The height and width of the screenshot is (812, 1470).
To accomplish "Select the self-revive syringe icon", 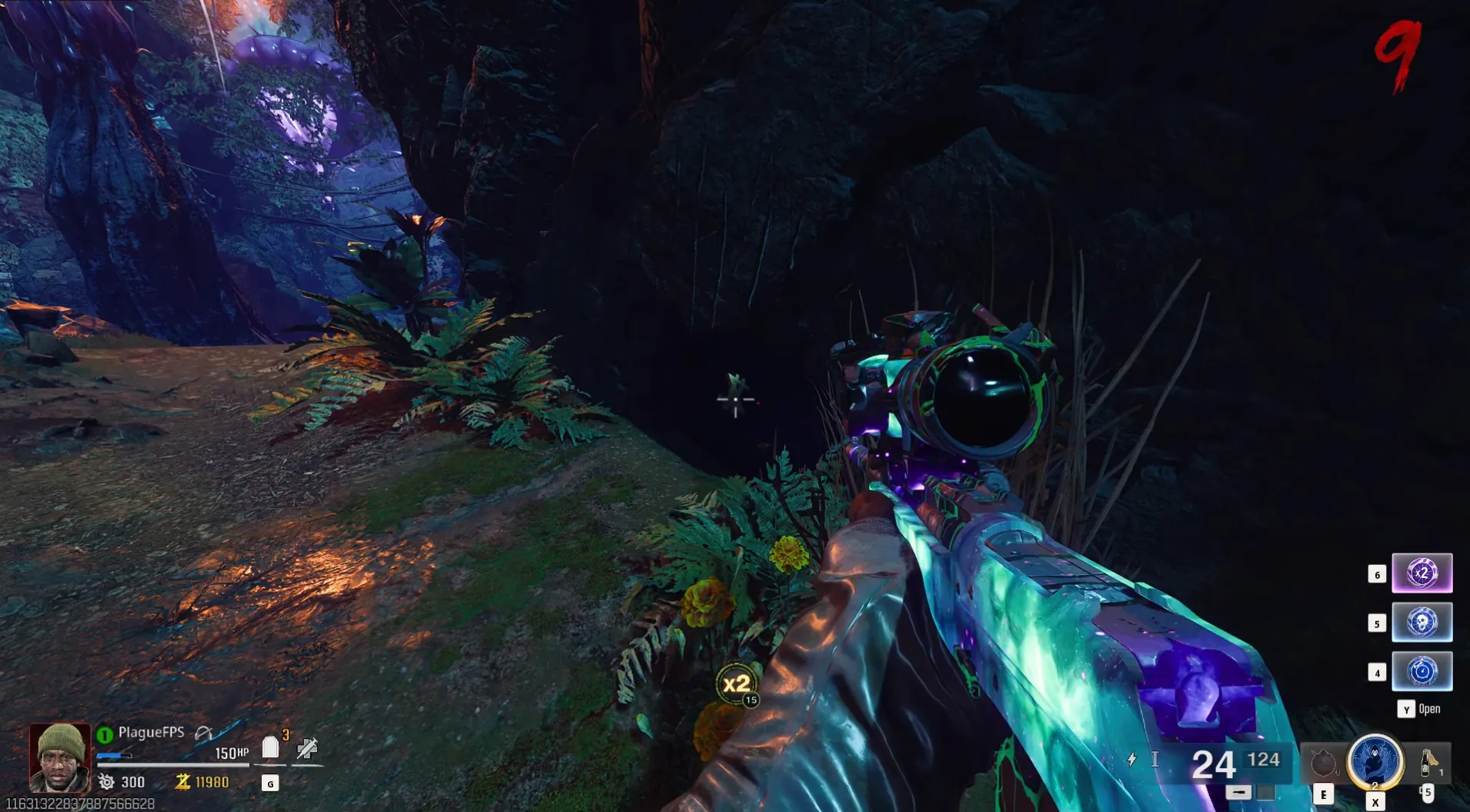I will [x=307, y=747].
